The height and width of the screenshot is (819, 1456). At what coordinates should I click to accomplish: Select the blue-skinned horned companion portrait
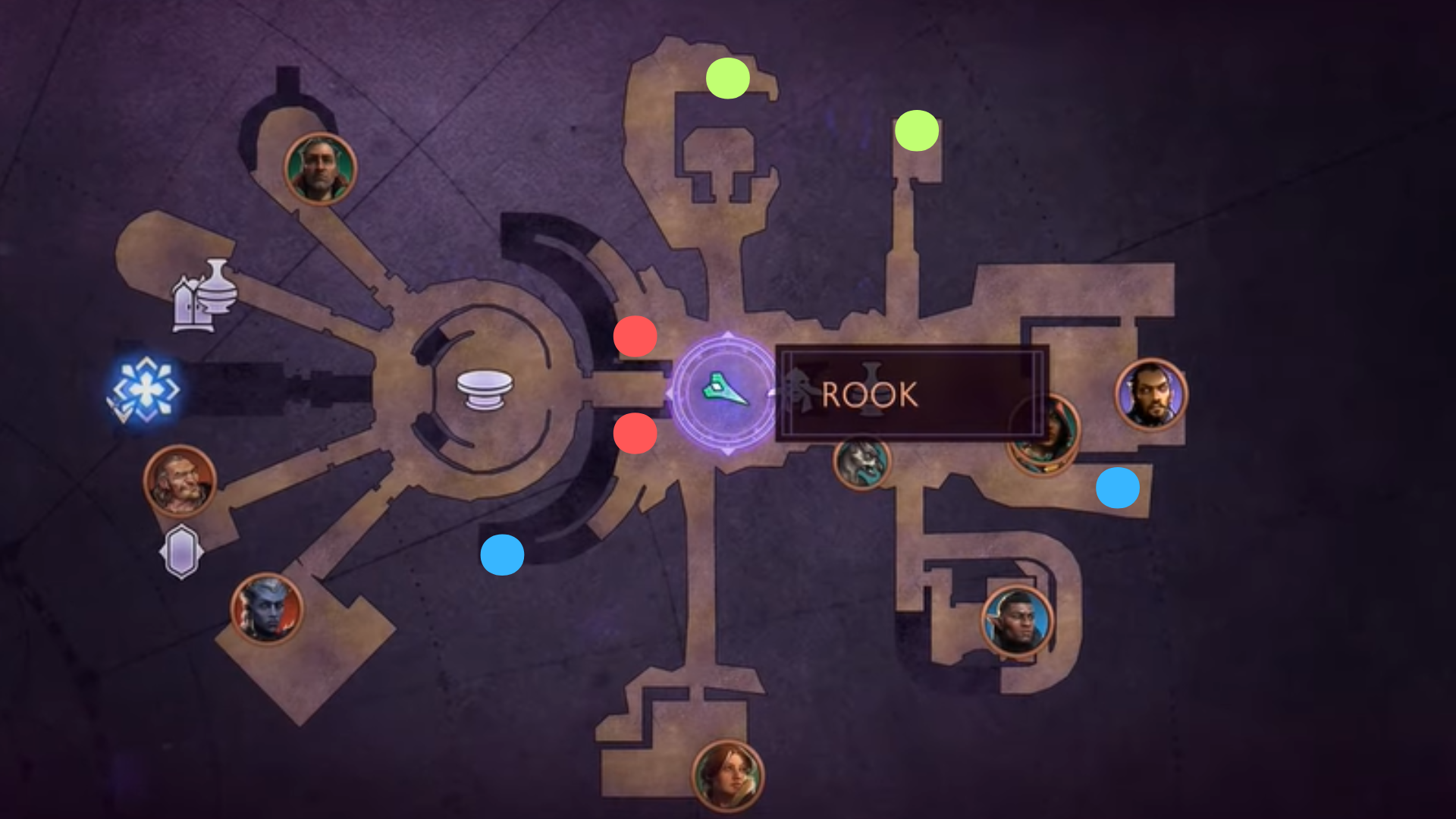pos(267,608)
